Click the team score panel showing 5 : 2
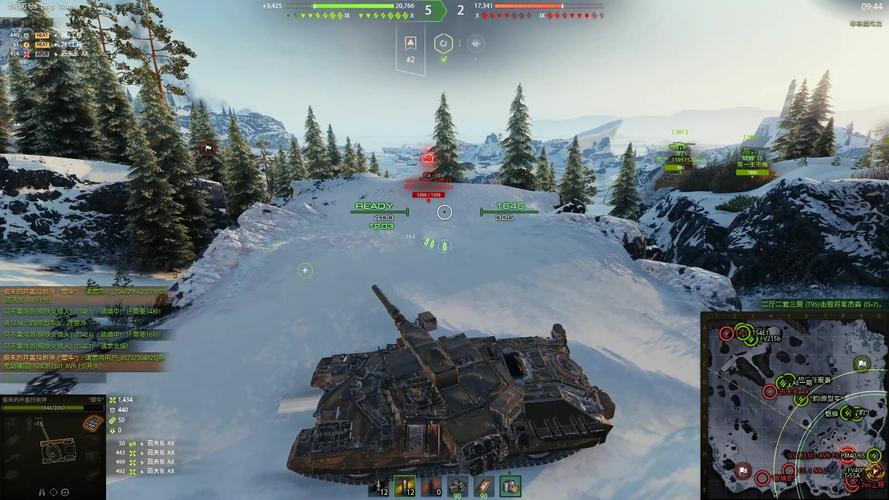The image size is (889, 500). point(444,11)
